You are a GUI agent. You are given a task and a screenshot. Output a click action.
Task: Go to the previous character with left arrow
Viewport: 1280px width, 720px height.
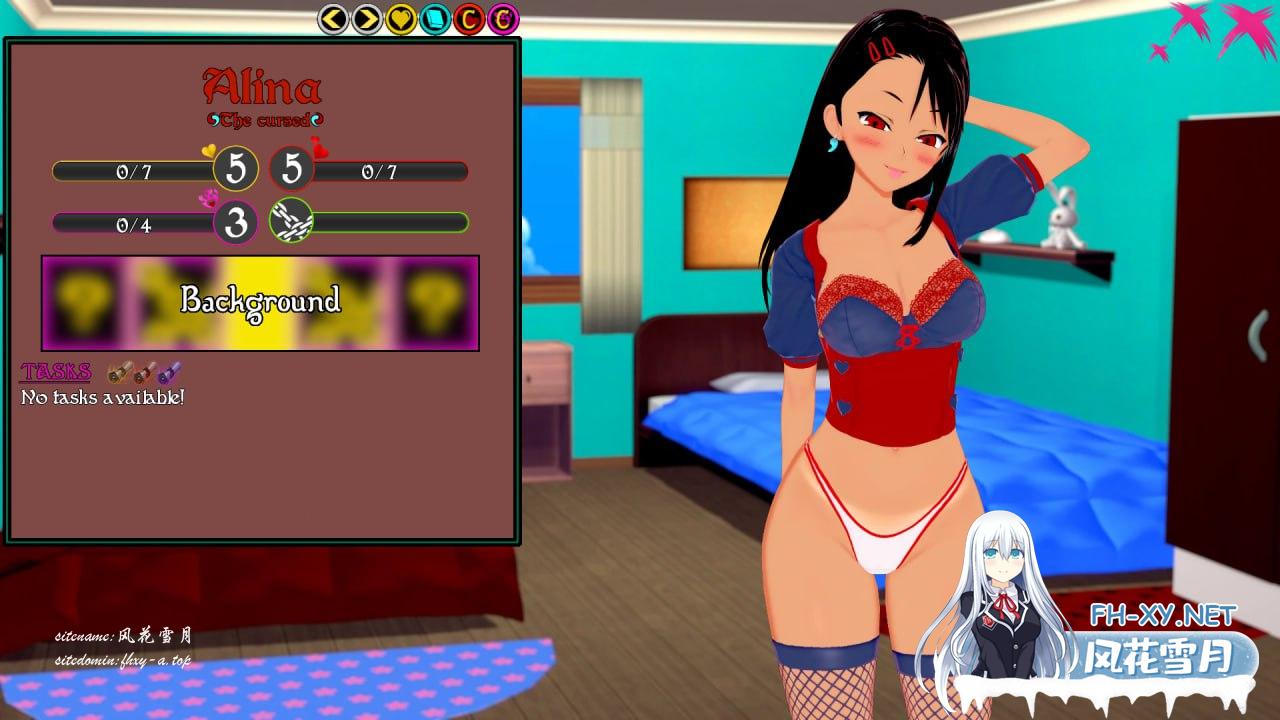coord(333,18)
